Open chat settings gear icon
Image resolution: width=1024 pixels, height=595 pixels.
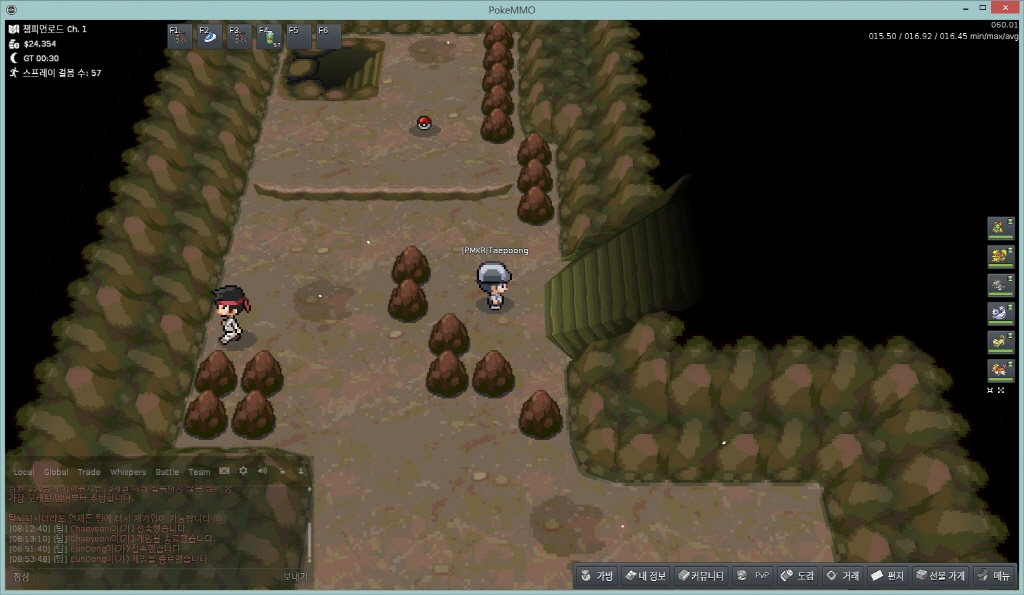[243, 471]
